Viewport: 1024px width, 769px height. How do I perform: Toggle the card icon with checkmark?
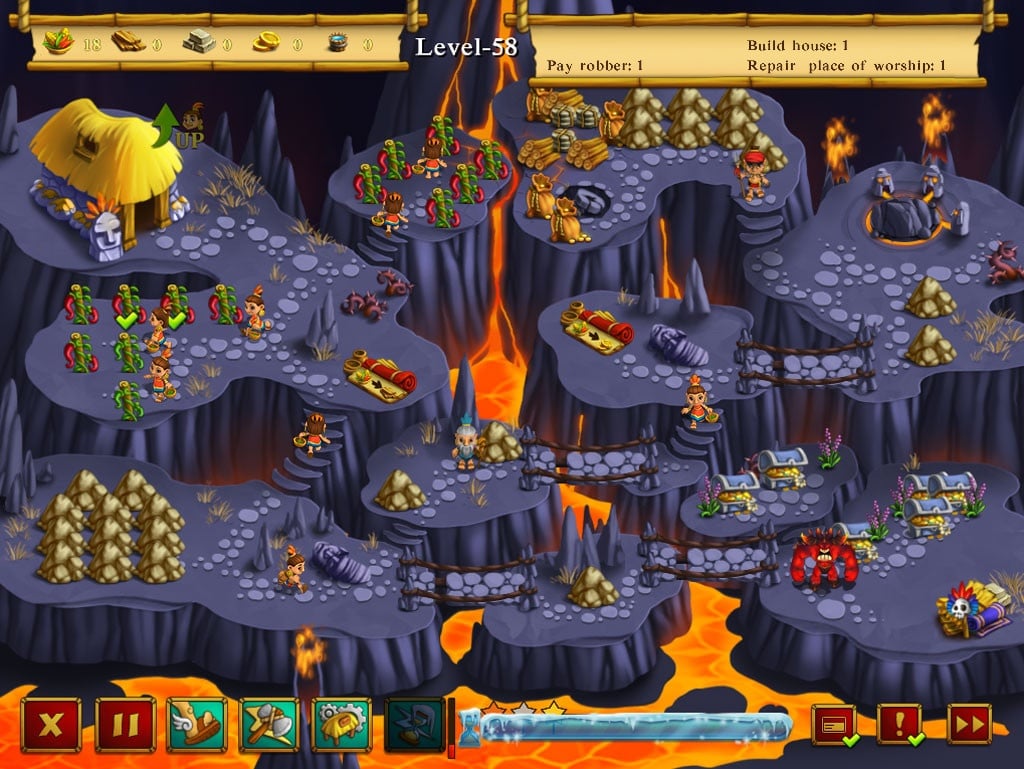coord(833,725)
